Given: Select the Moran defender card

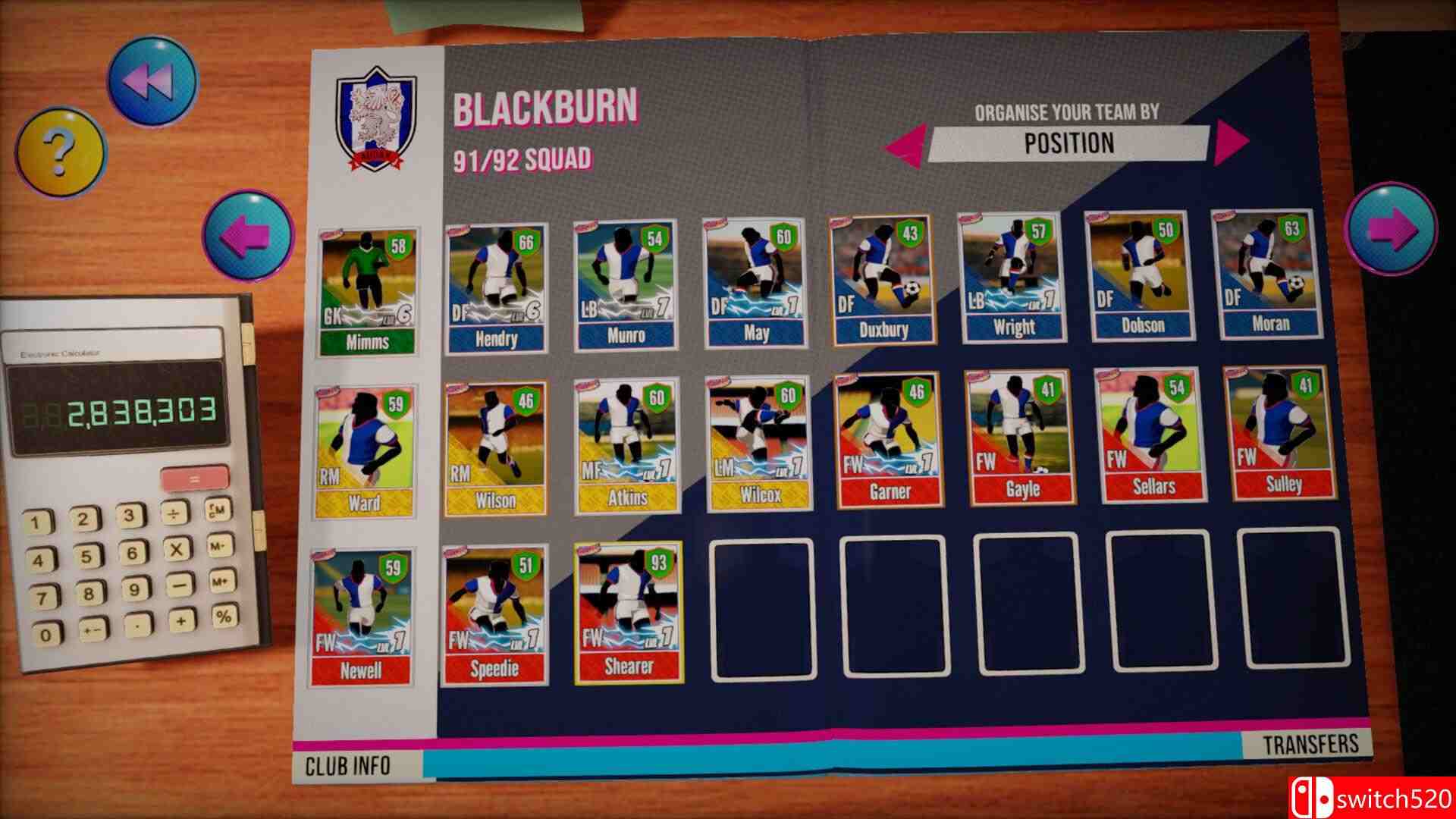Looking at the screenshot, I should coord(1269,275).
